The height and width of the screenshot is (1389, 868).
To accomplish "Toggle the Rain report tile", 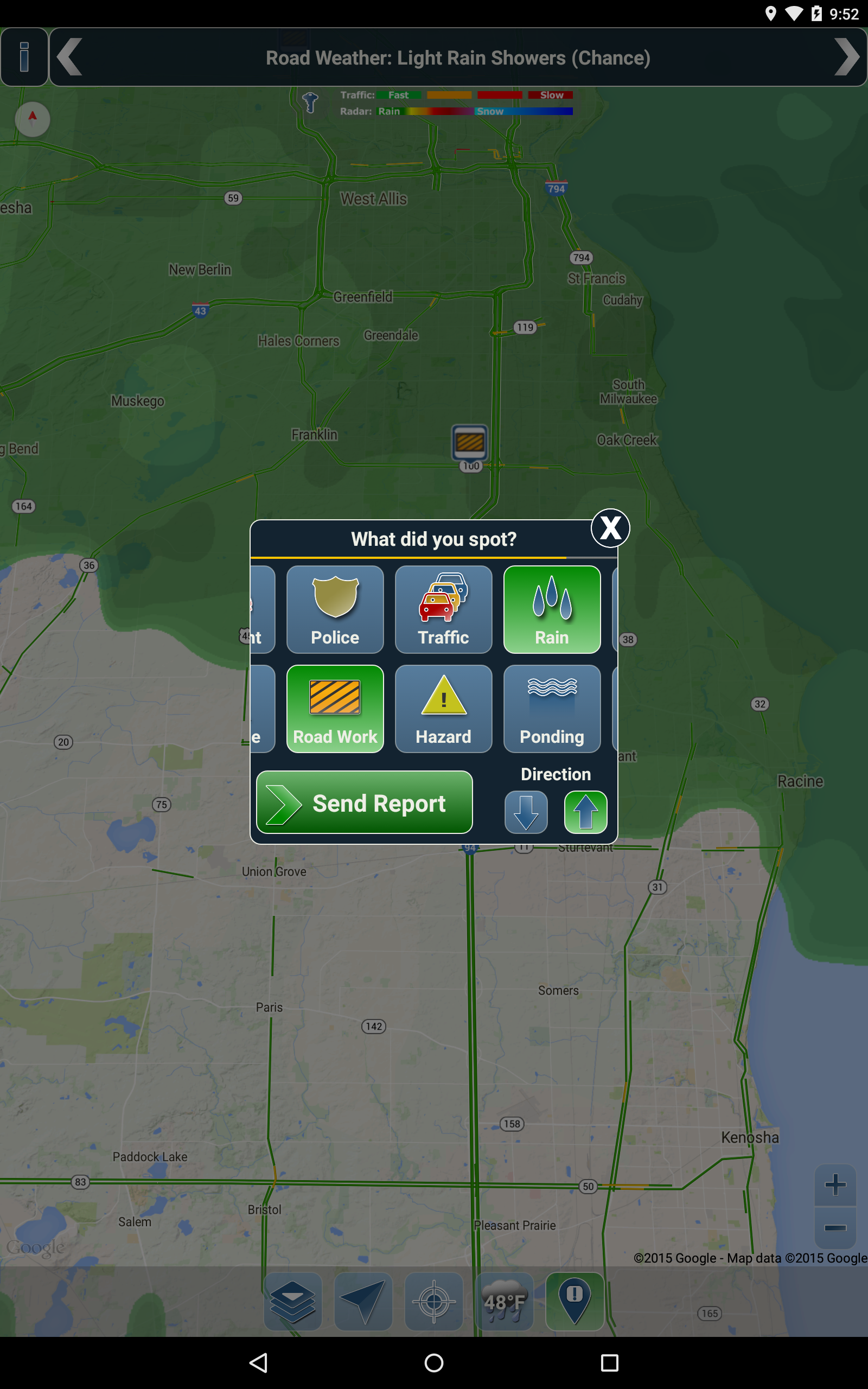I will point(552,609).
